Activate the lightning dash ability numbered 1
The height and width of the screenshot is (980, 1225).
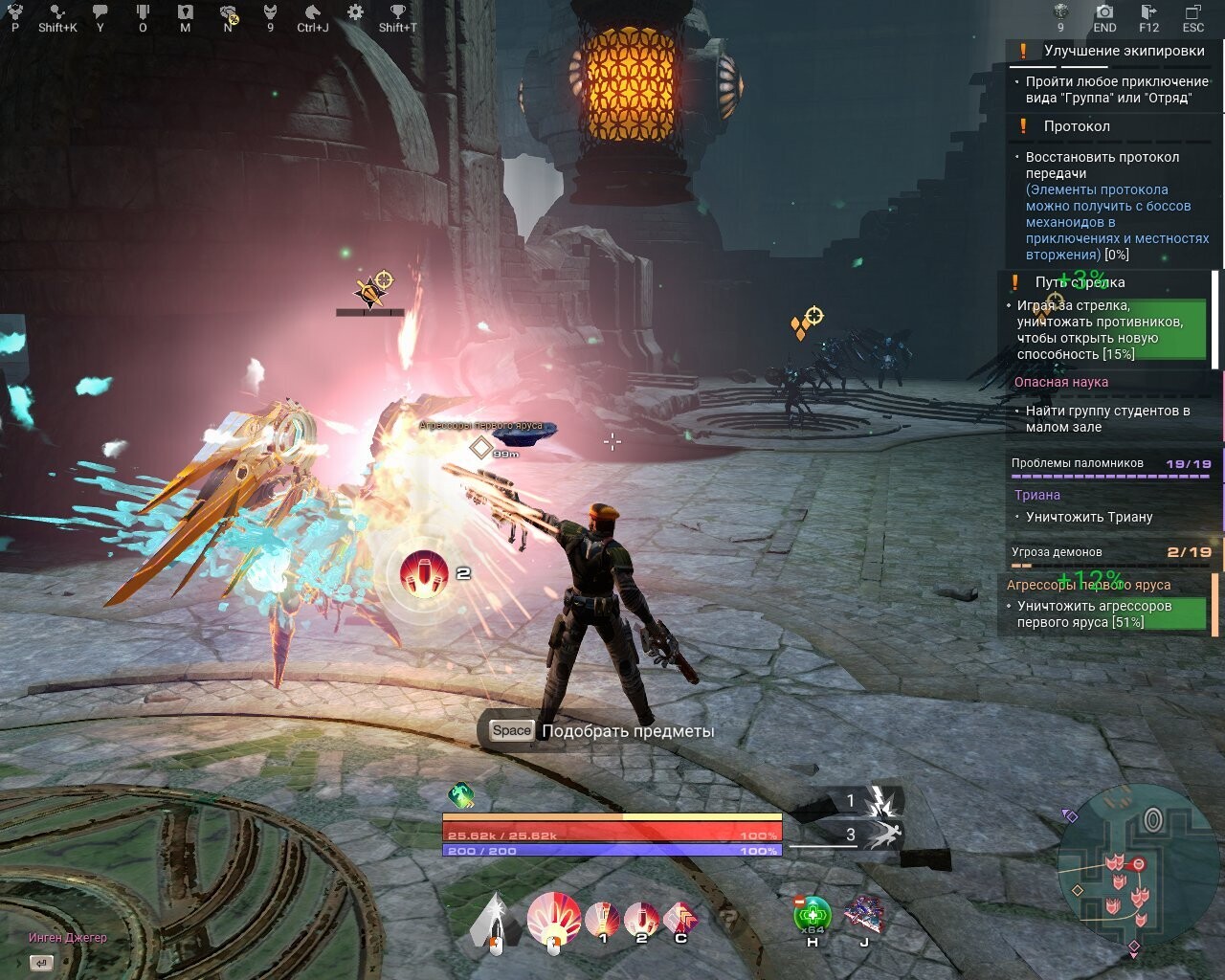880,801
